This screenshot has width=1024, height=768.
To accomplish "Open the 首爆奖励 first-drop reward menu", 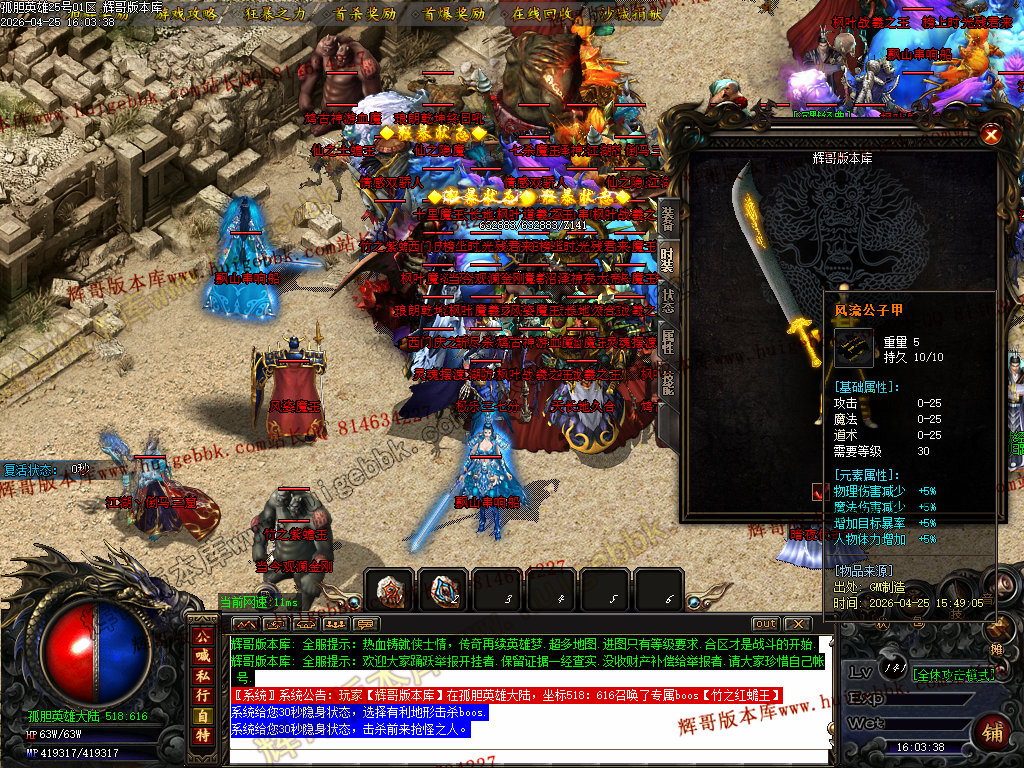I will [x=454, y=14].
